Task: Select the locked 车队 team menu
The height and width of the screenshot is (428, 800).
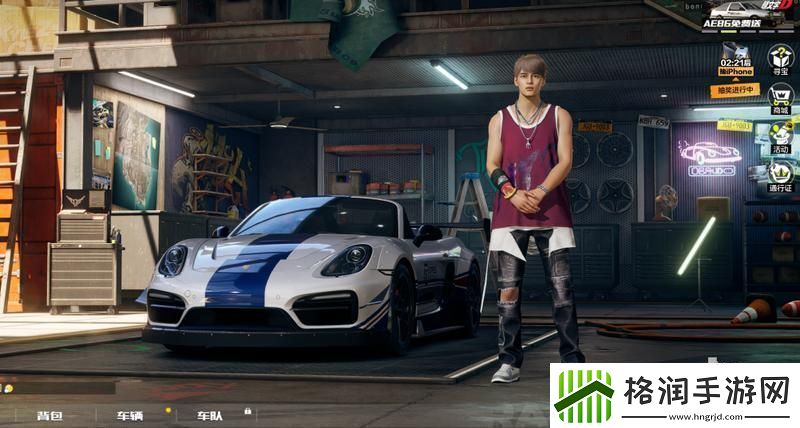Action: (211, 415)
